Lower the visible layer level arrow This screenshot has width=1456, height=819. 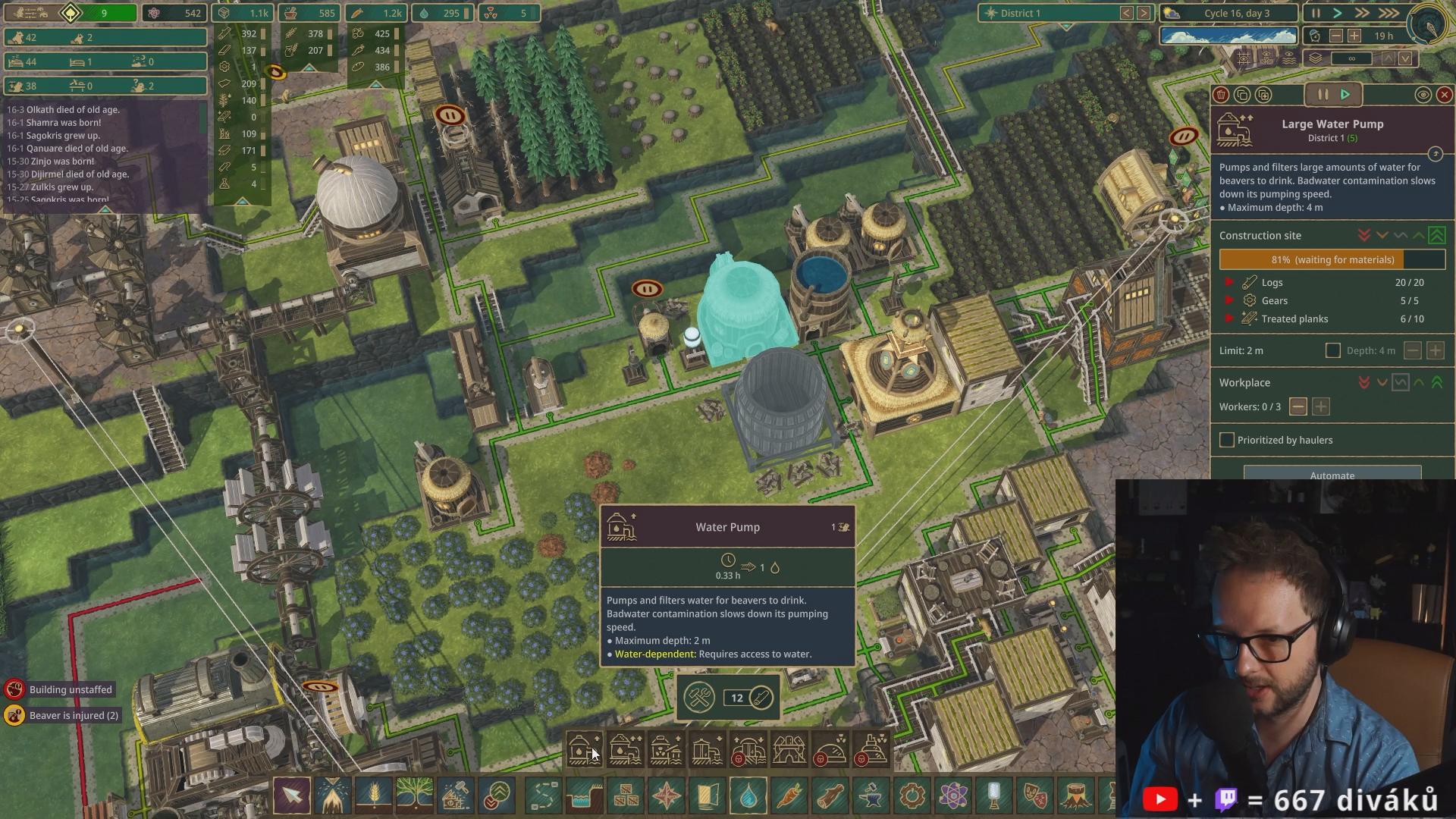1405,58
